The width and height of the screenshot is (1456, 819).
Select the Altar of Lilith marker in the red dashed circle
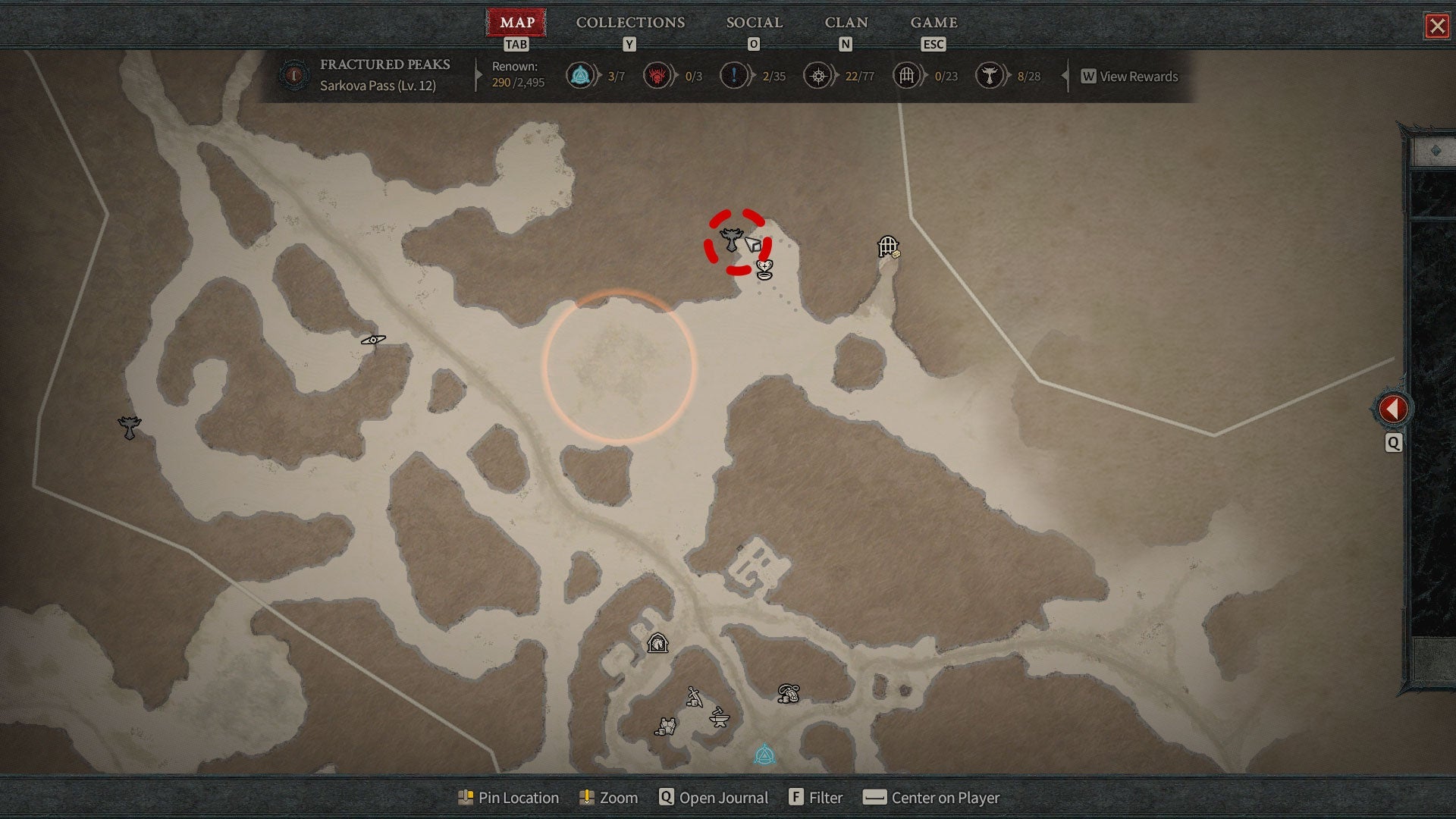pyautogui.click(x=731, y=240)
